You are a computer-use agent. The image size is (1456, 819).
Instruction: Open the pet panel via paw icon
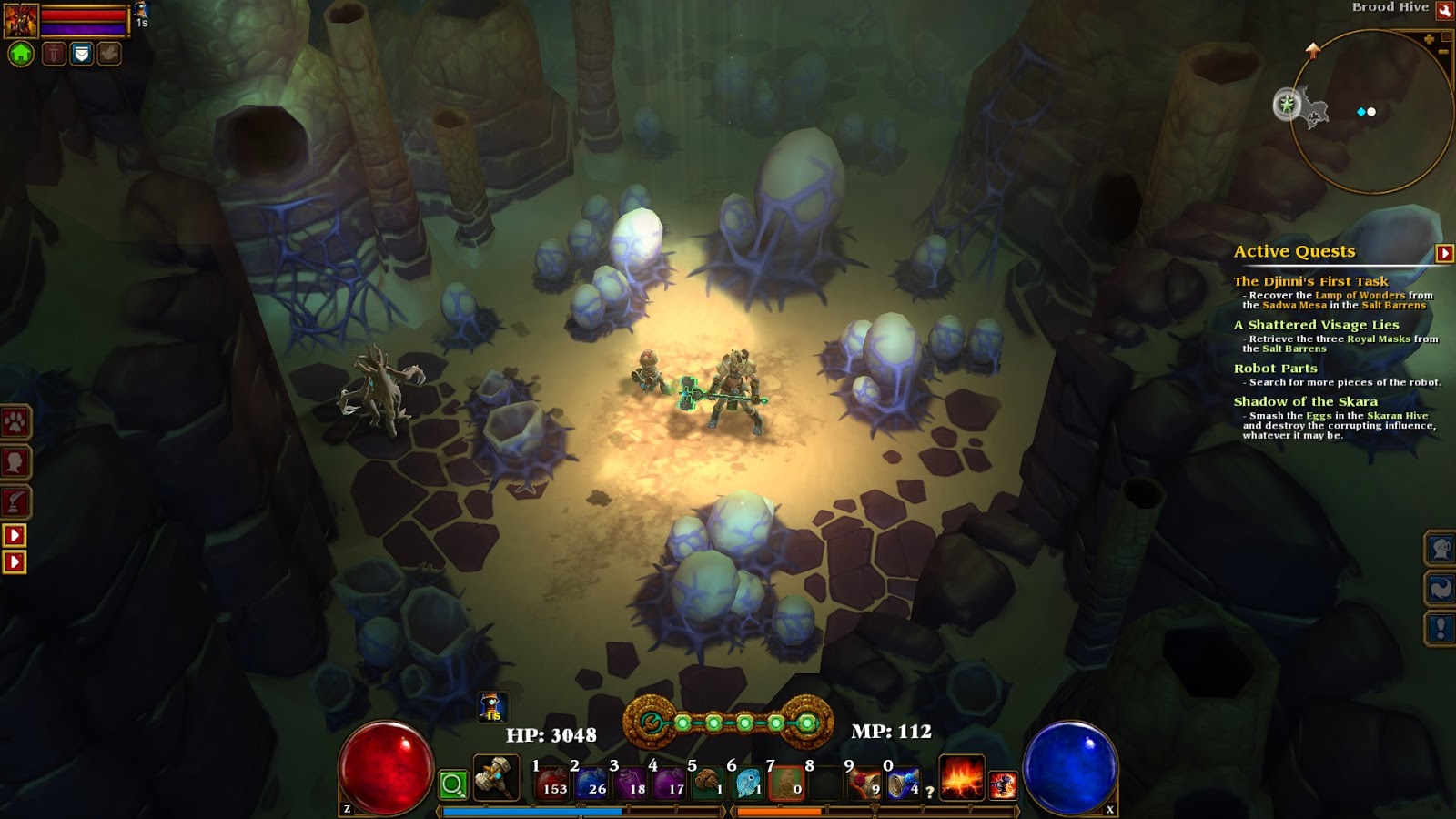click(x=15, y=420)
